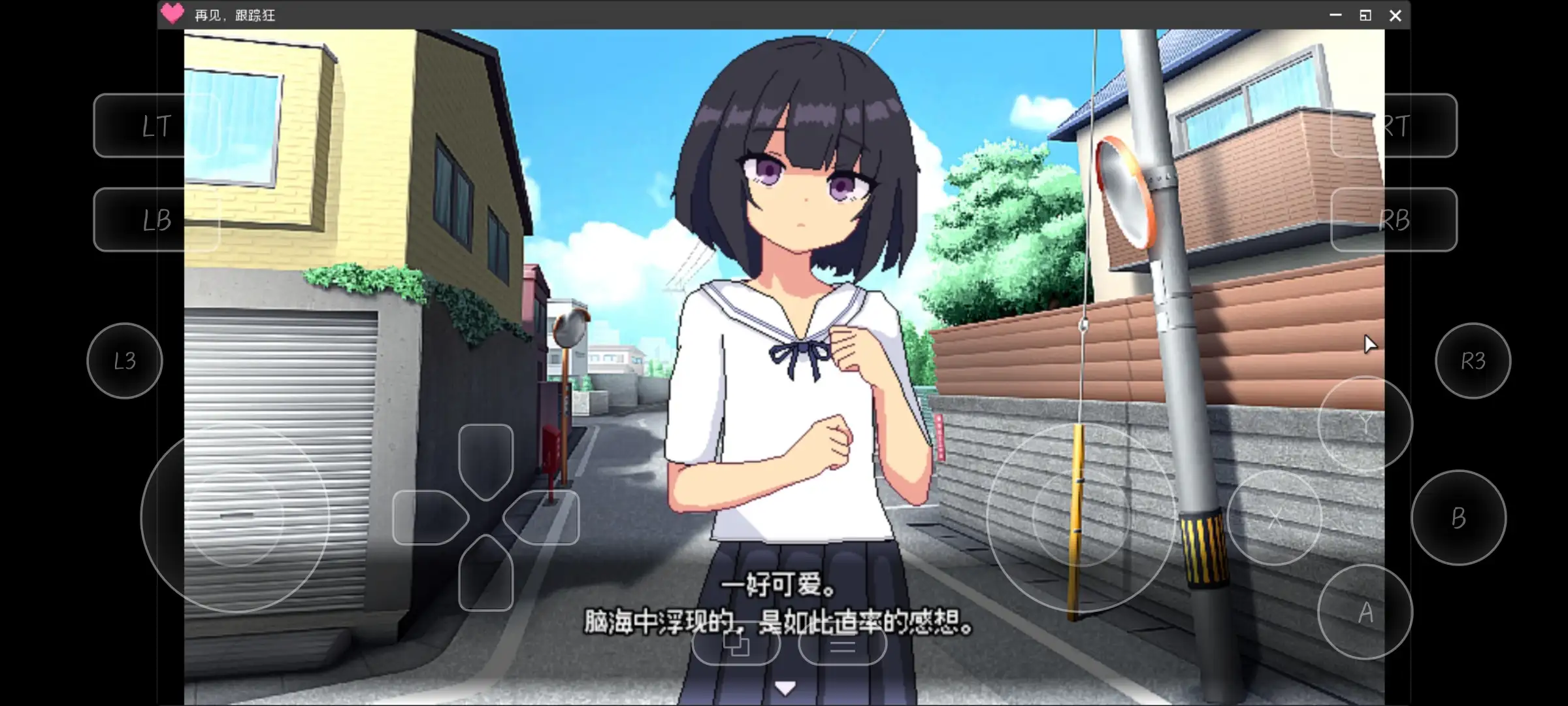
Task: Tap the virtual Y button
Action: point(1365,424)
